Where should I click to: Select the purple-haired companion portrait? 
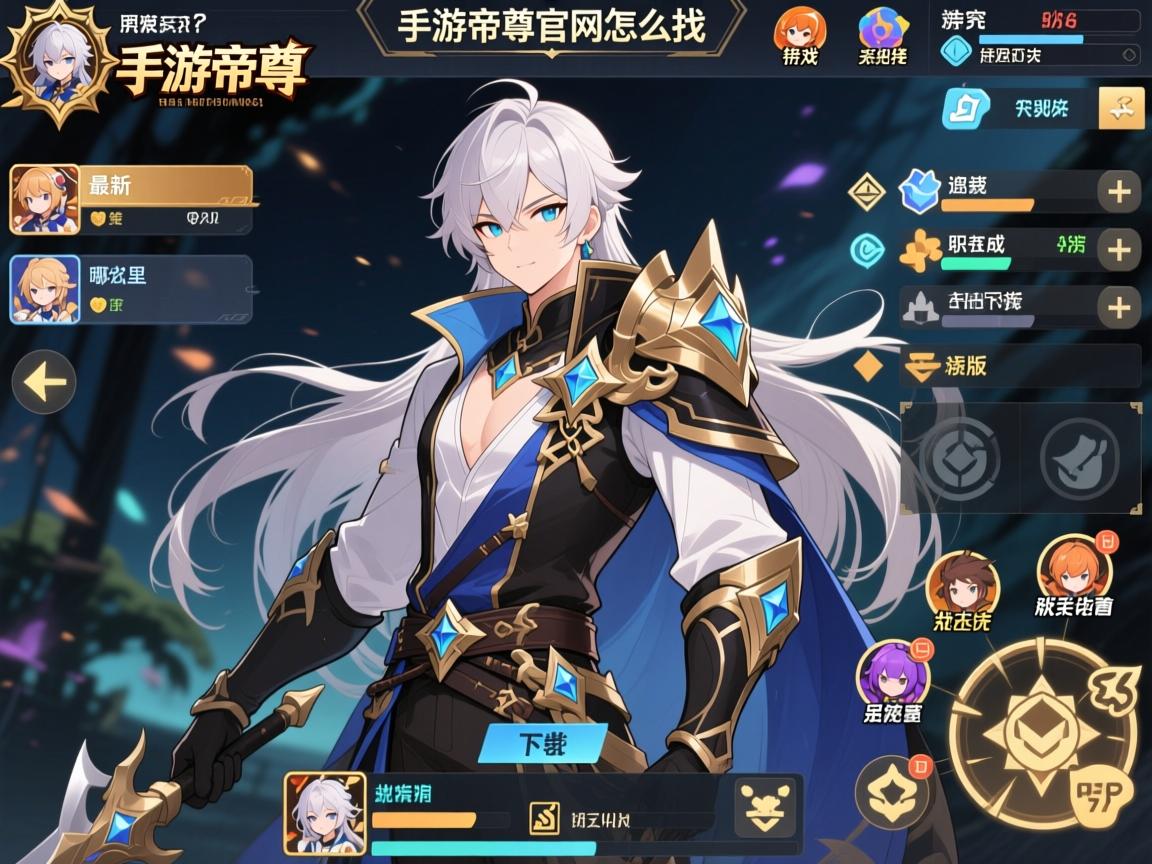(893, 678)
